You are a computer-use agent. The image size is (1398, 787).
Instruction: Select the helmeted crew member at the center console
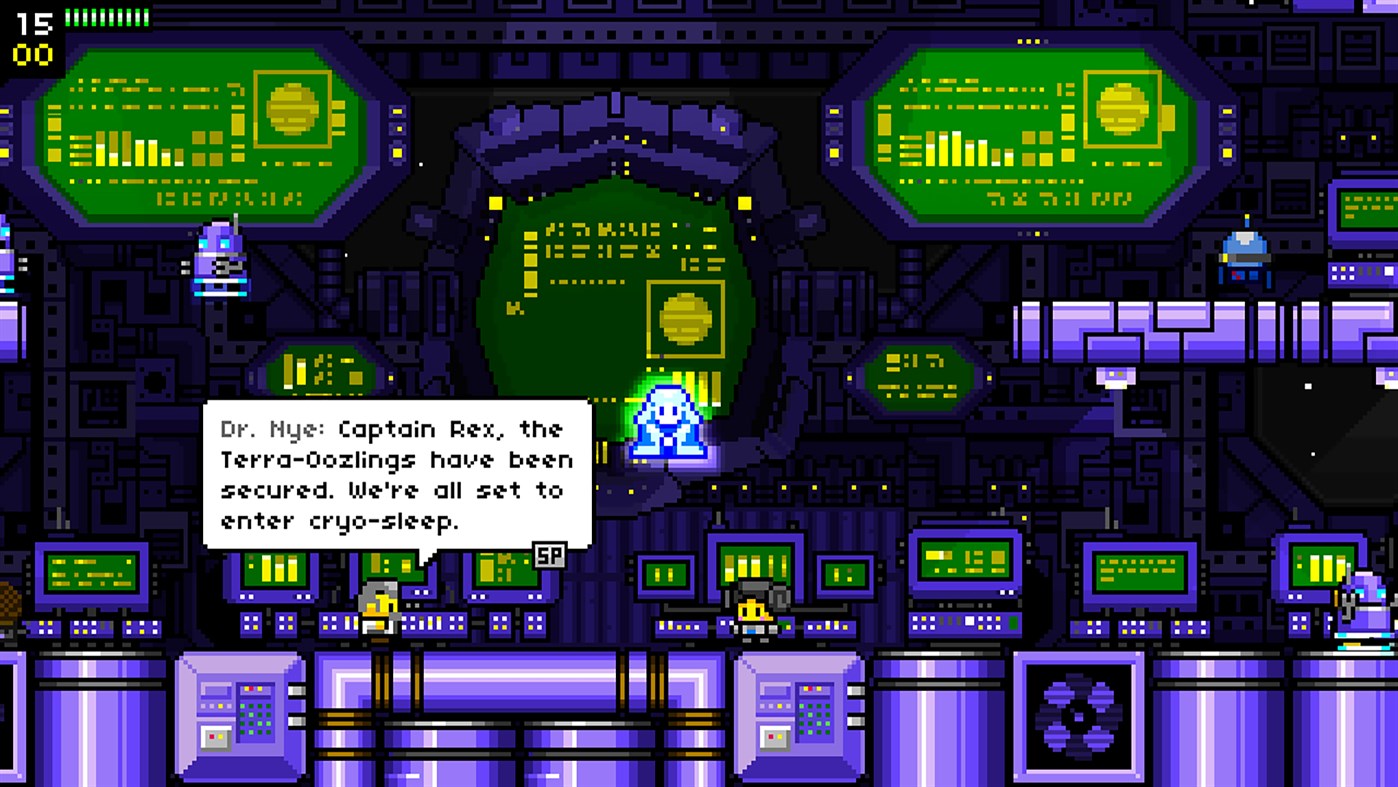click(x=752, y=605)
